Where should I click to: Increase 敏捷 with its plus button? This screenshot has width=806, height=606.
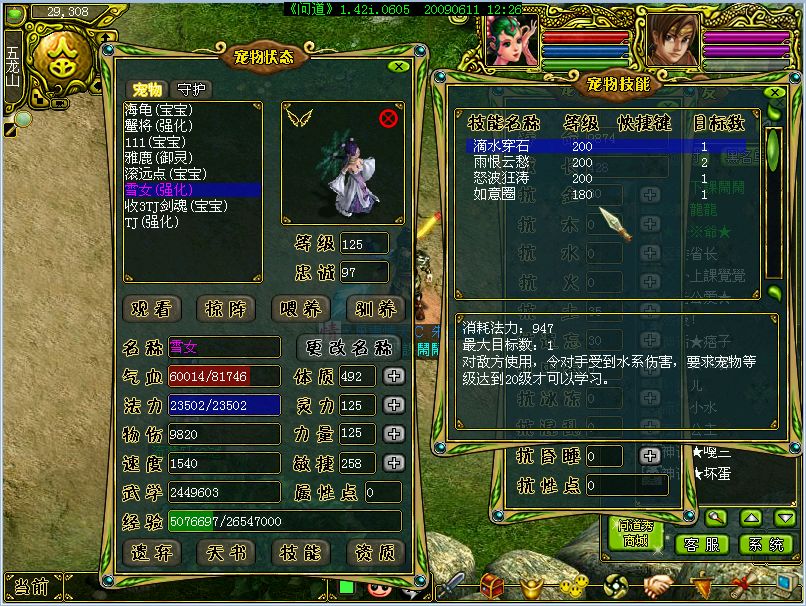click(394, 463)
